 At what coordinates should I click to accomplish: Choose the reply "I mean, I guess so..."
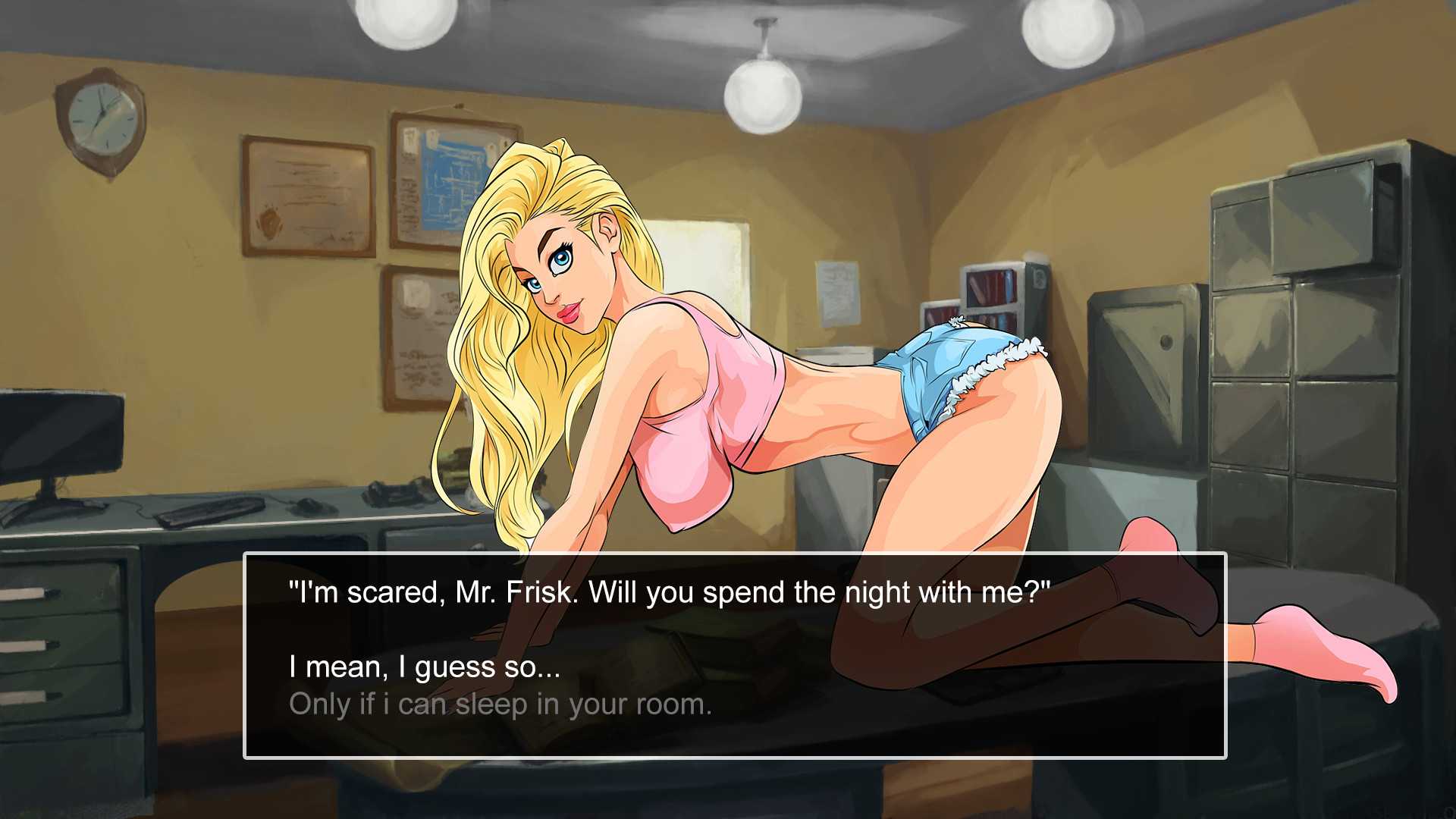coord(425,667)
